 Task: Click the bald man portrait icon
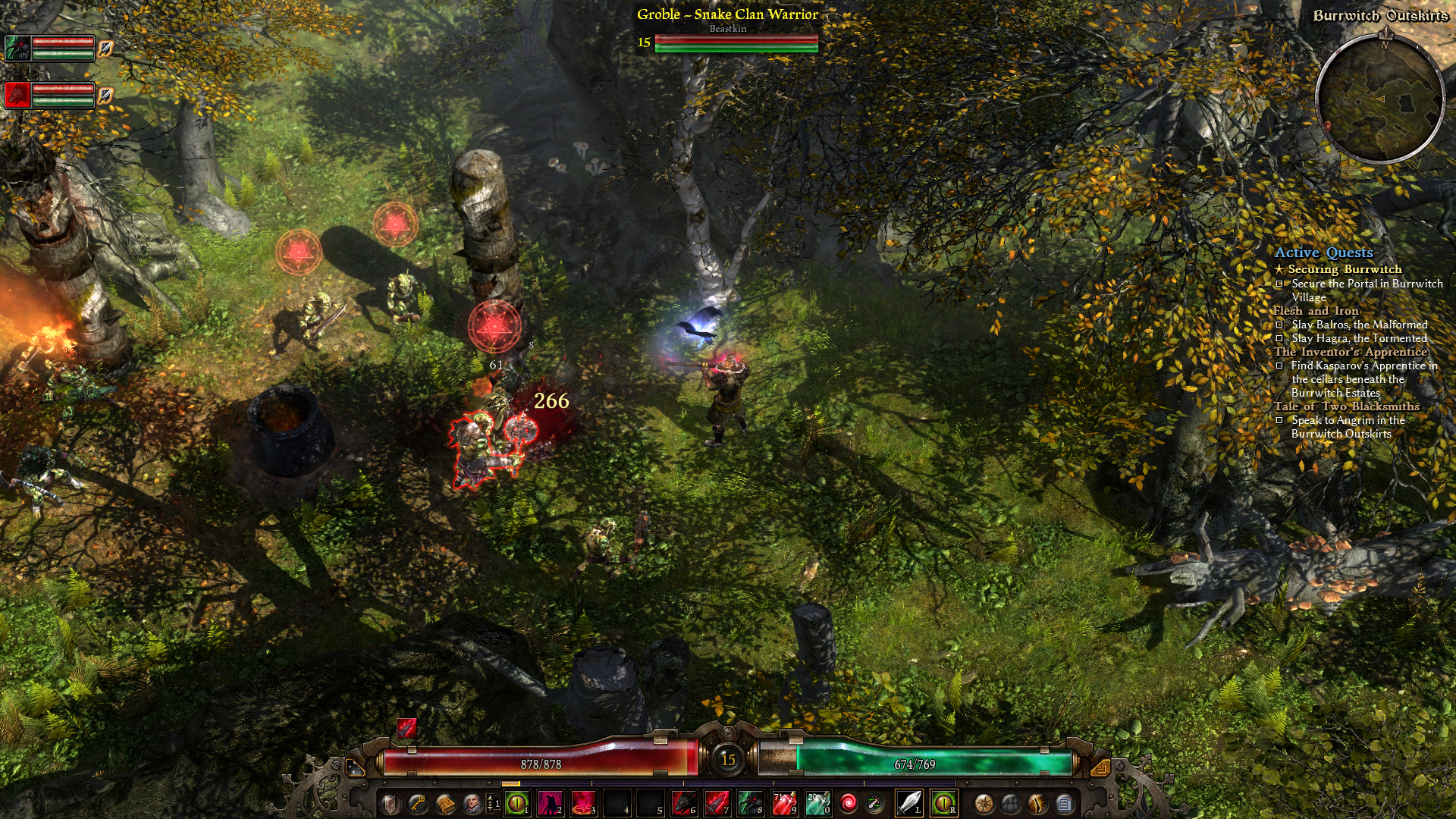coord(472,803)
